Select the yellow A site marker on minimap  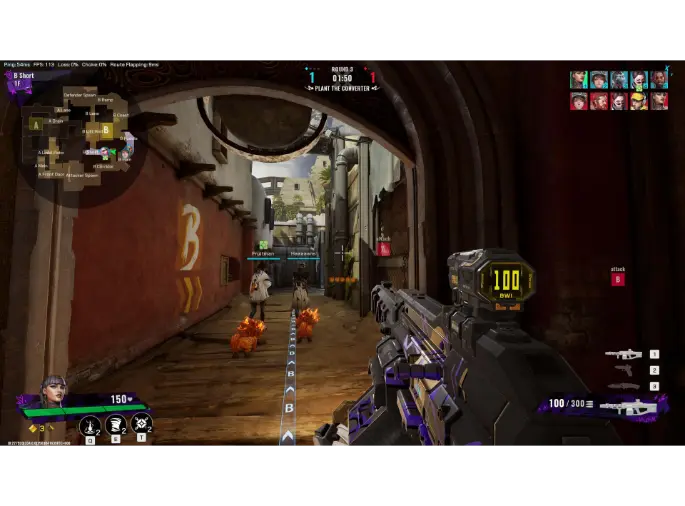click(36, 125)
